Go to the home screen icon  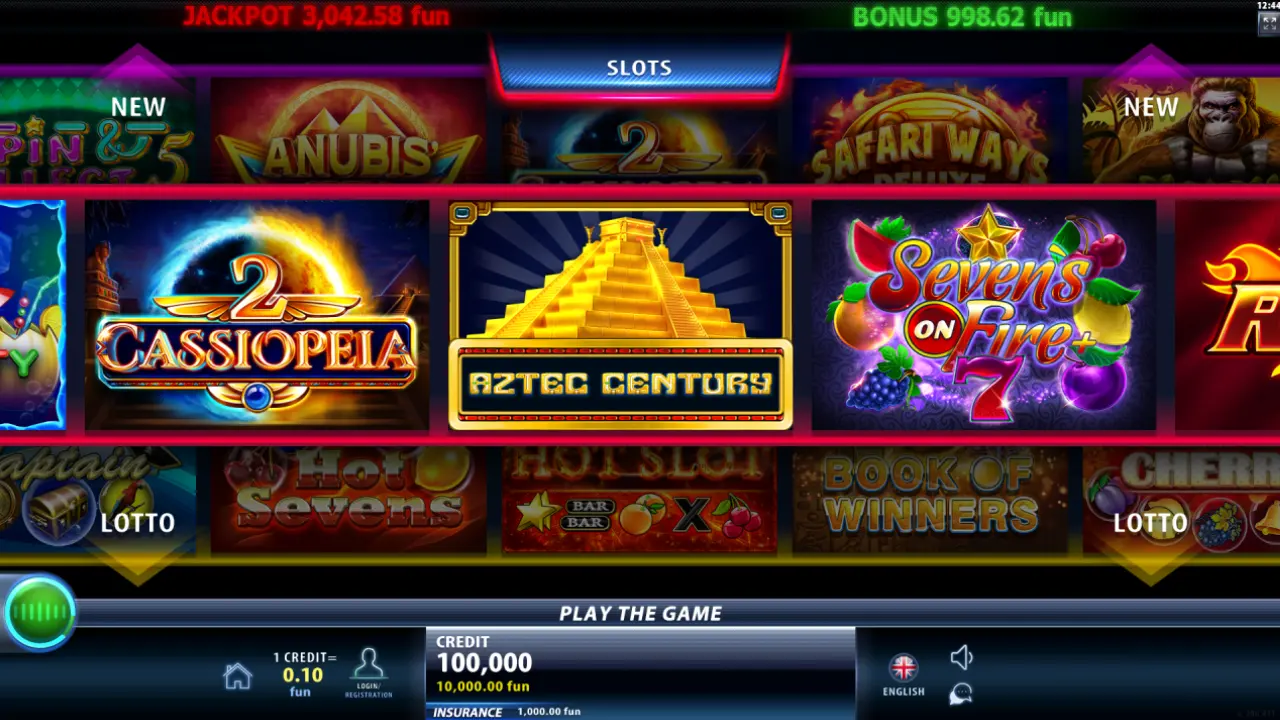(x=237, y=677)
